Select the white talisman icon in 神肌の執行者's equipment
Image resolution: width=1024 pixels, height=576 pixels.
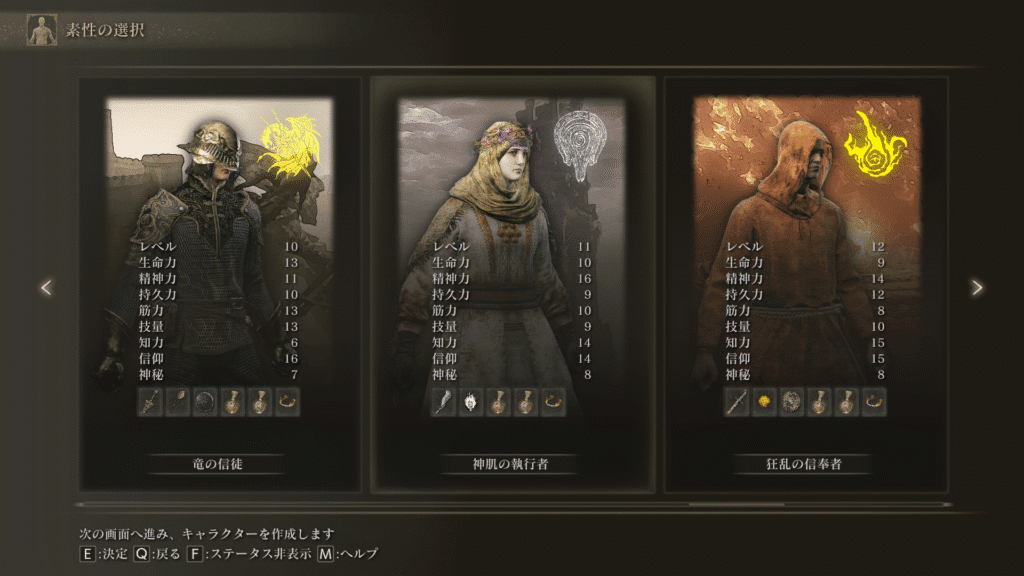click(471, 402)
